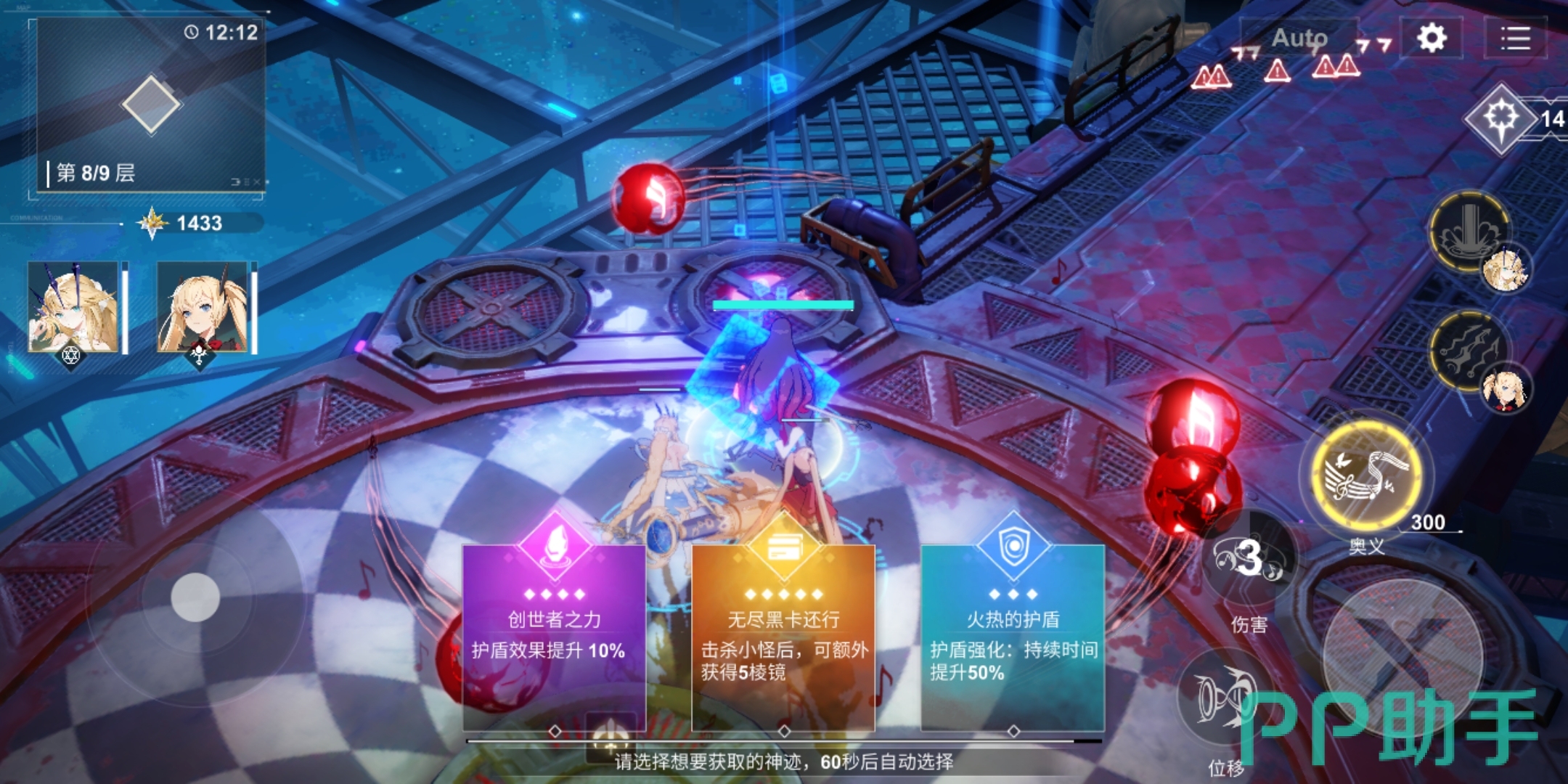Screen dimensions: 1568x784
Task: Tap the diamond compass icon showing 14
Action: pos(1501,118)
